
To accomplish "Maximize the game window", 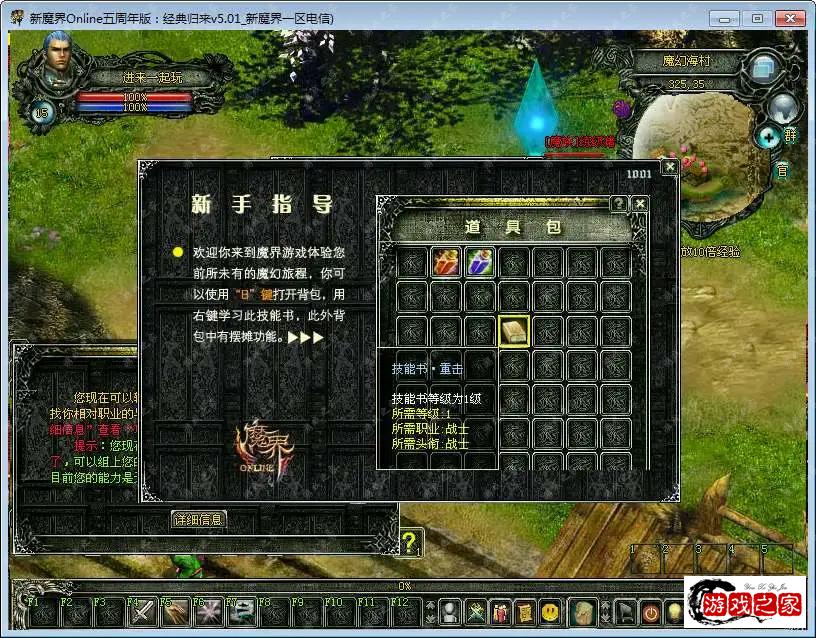I will pyautogui.click(x=757, y=18).
